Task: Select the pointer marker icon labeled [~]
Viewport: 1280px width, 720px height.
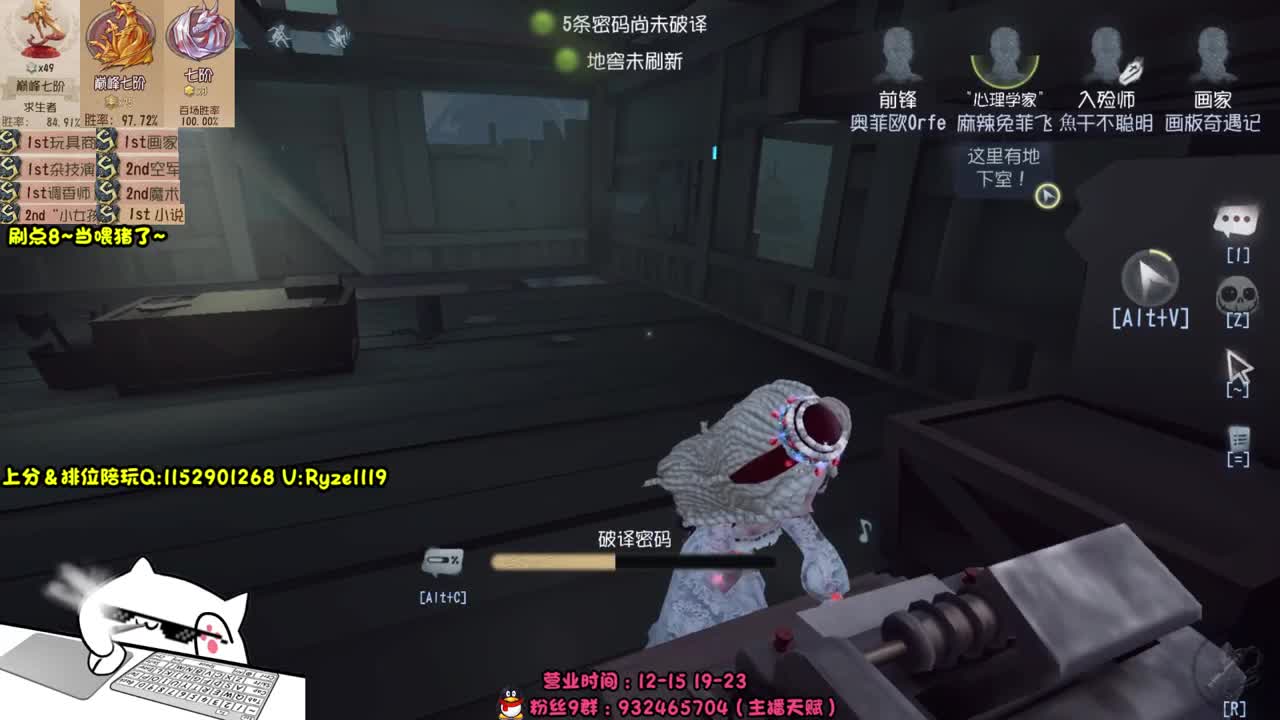Action: (1237, 365)
